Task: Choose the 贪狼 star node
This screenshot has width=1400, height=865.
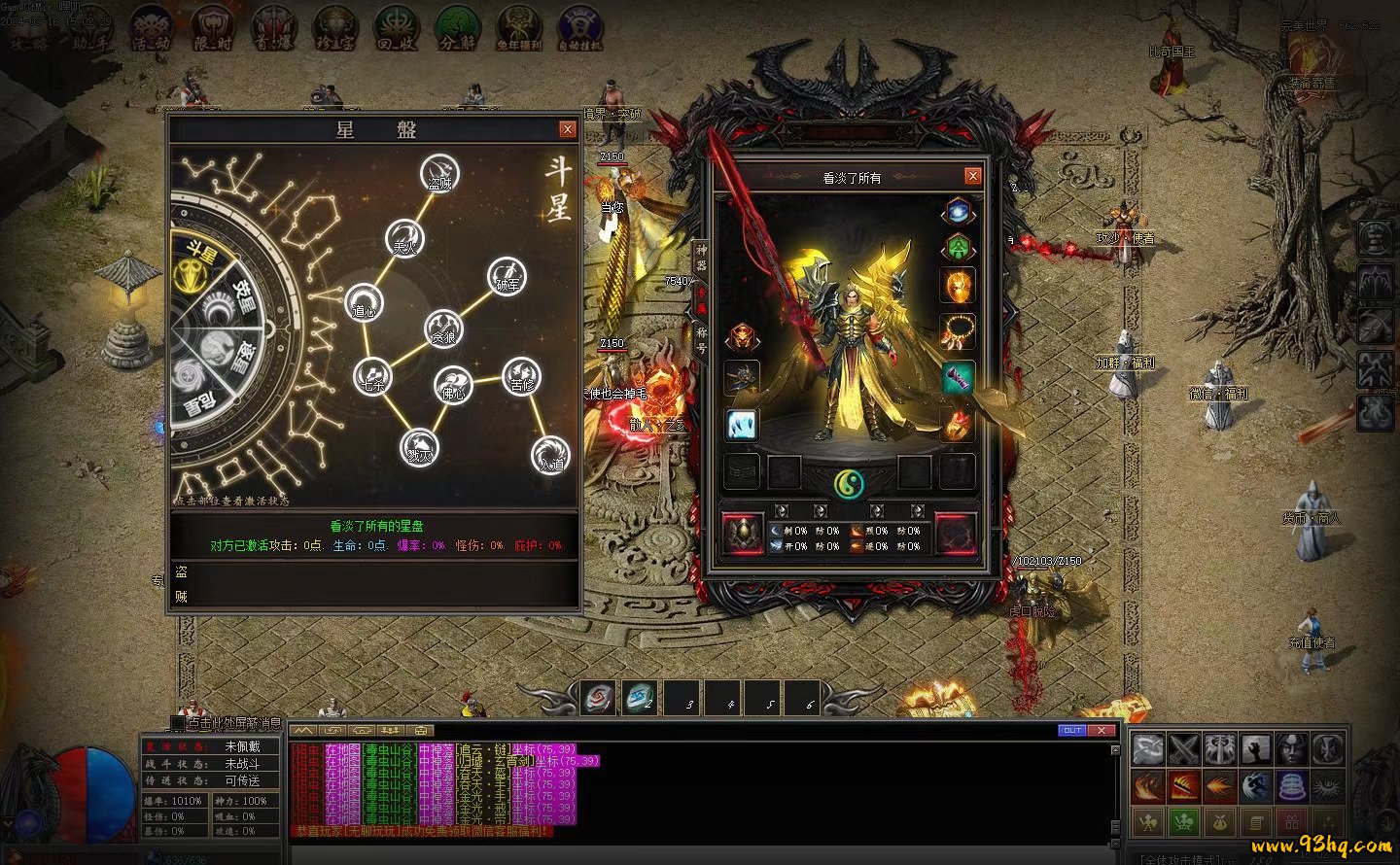Action: [443, 328]
